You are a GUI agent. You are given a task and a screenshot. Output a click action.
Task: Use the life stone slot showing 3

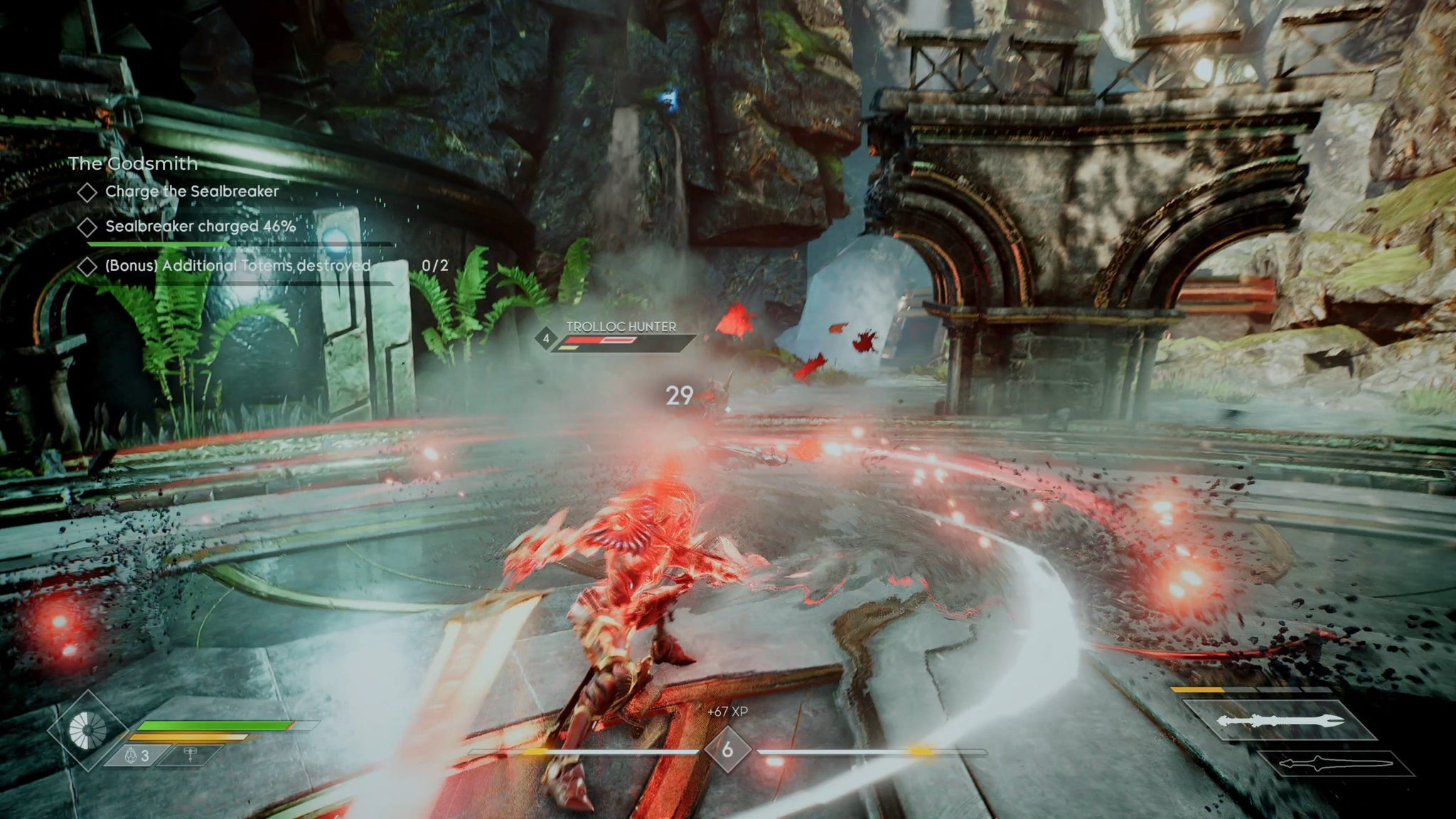coord(137,756)
